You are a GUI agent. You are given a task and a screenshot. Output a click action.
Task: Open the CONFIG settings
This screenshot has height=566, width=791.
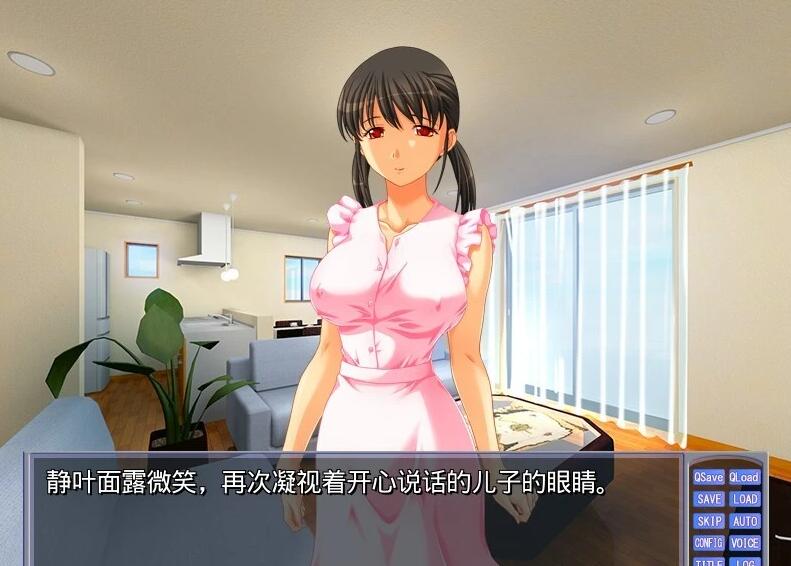coord(708,543)
